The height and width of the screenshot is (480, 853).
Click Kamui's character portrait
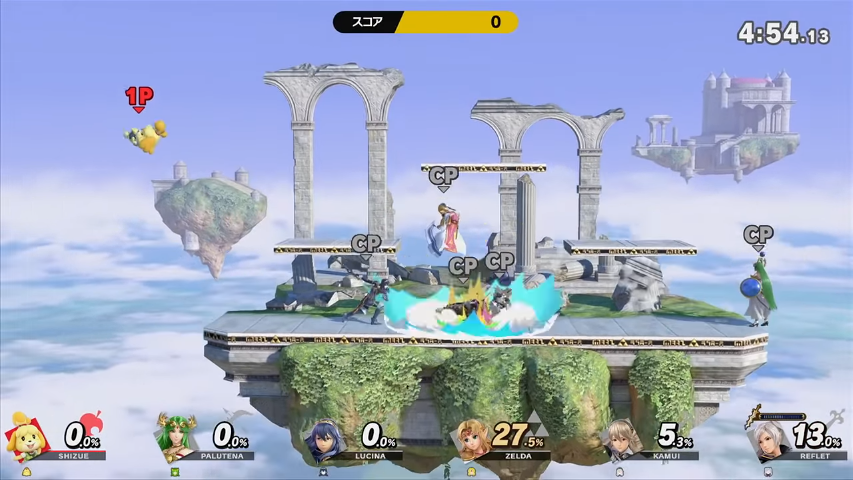tap(622, 439)
